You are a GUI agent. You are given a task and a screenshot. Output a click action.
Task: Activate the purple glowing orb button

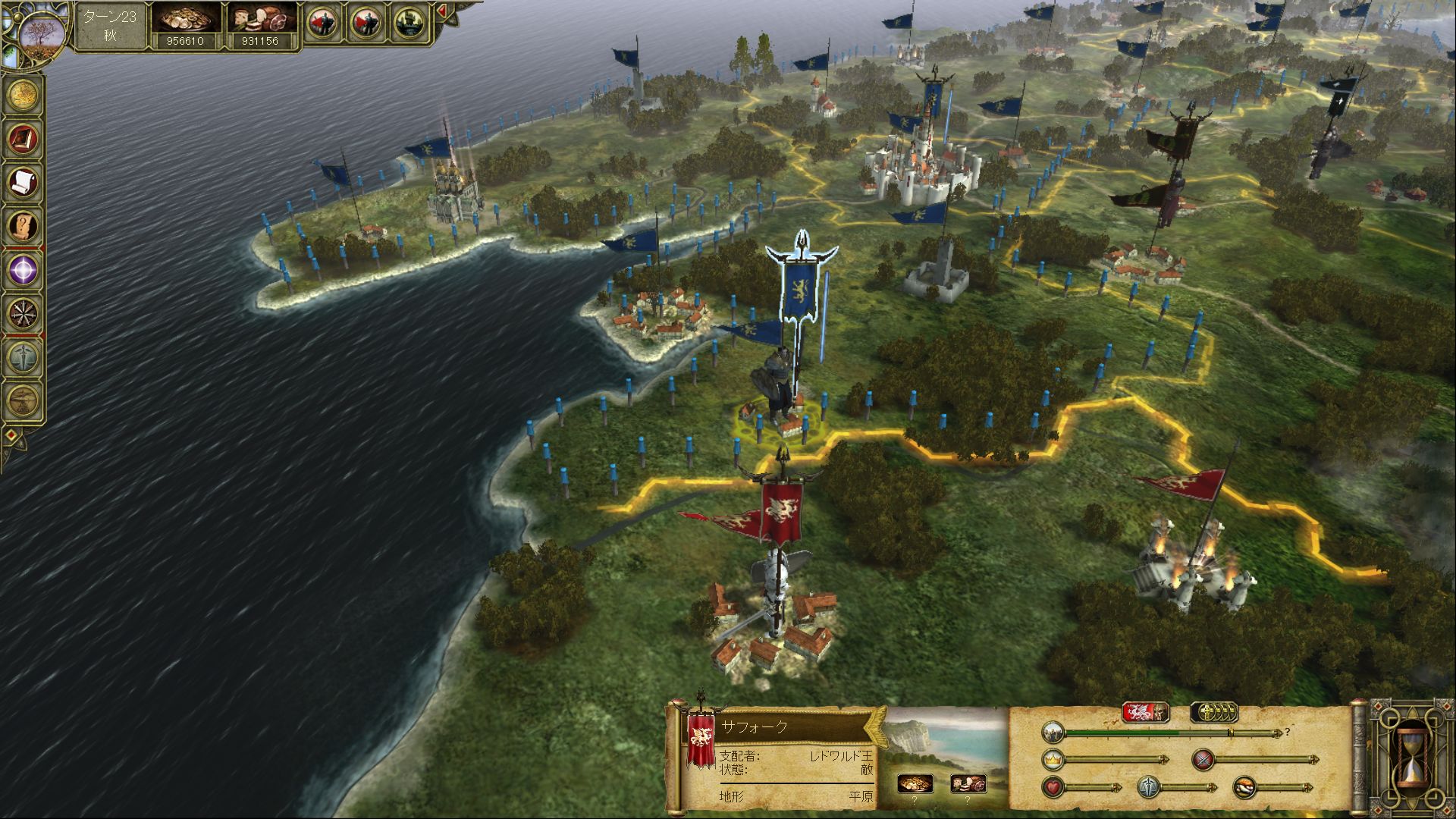pyautogui.click(x=24, y=268)
